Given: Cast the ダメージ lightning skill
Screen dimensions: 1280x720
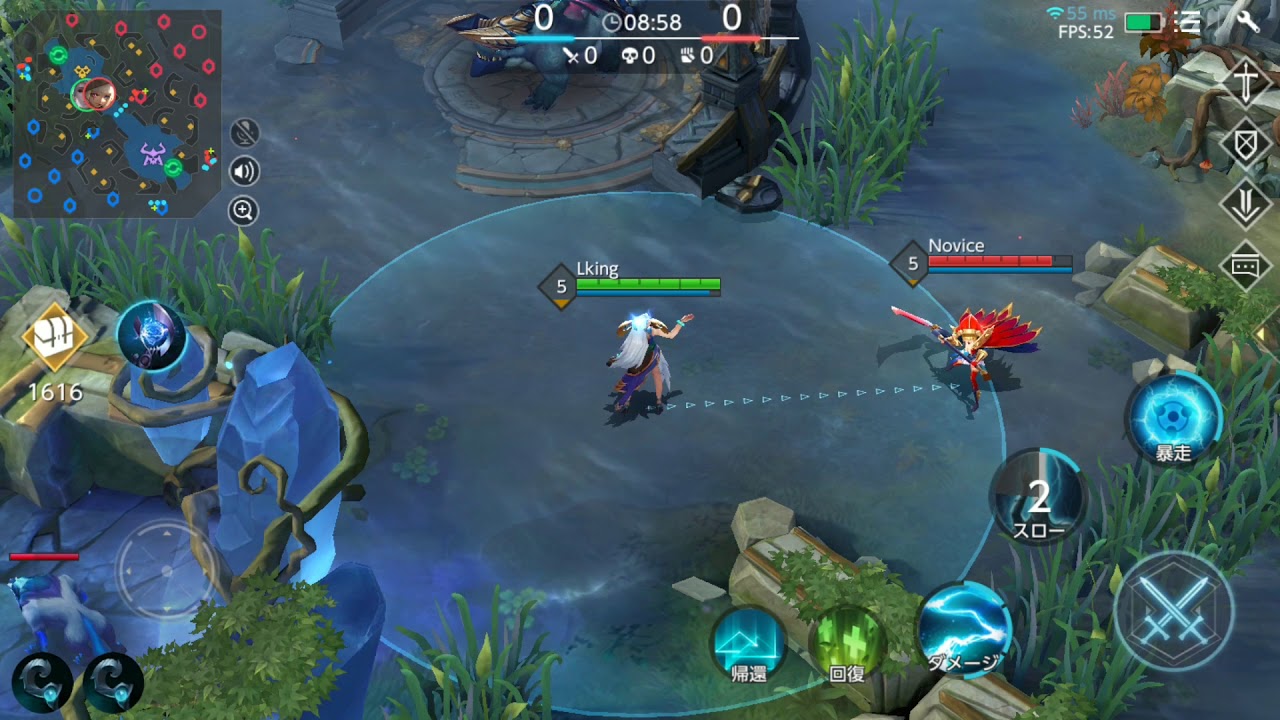Looking at the screenshot, I should coord(963,630).
